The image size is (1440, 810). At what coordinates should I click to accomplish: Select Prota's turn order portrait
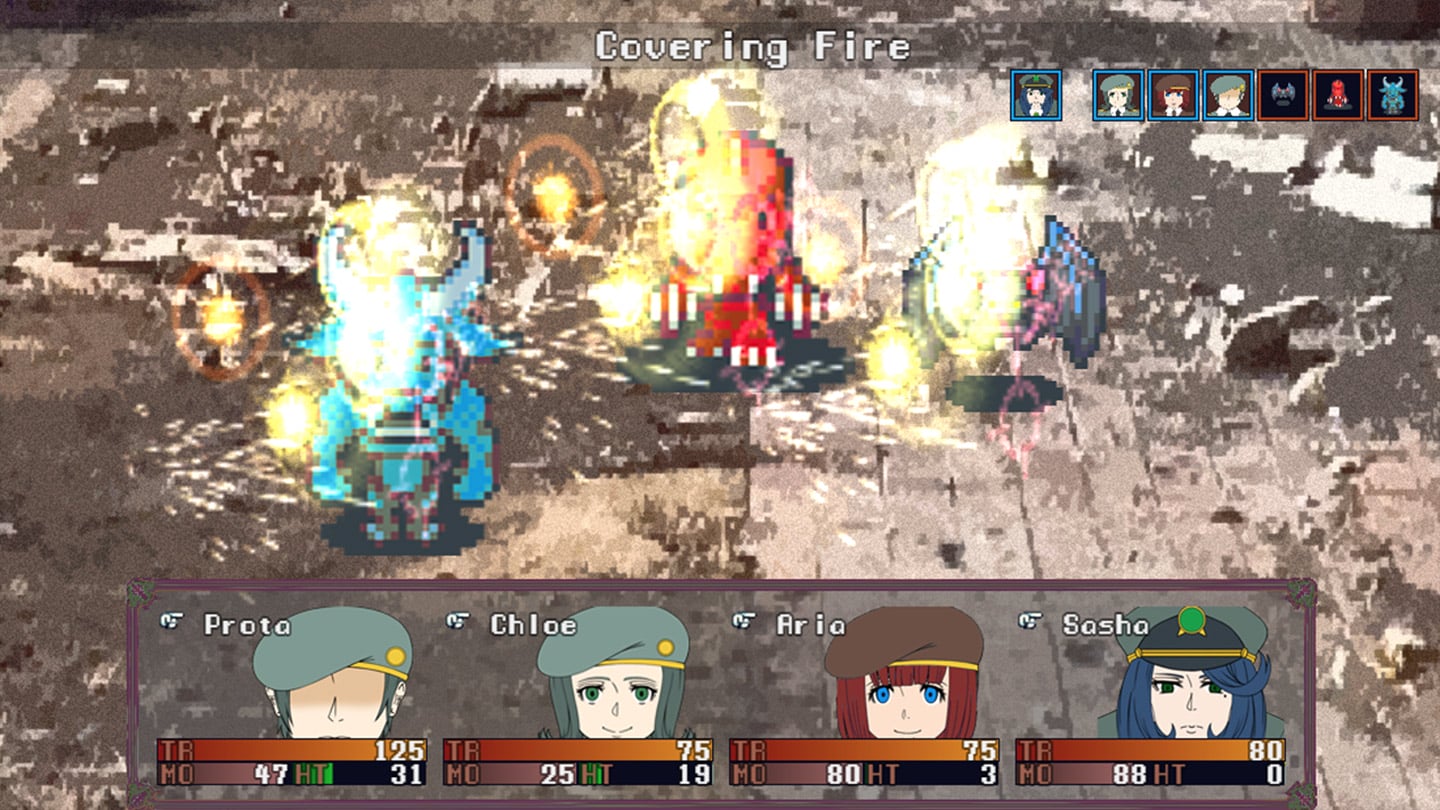(x=1228, y=95)
